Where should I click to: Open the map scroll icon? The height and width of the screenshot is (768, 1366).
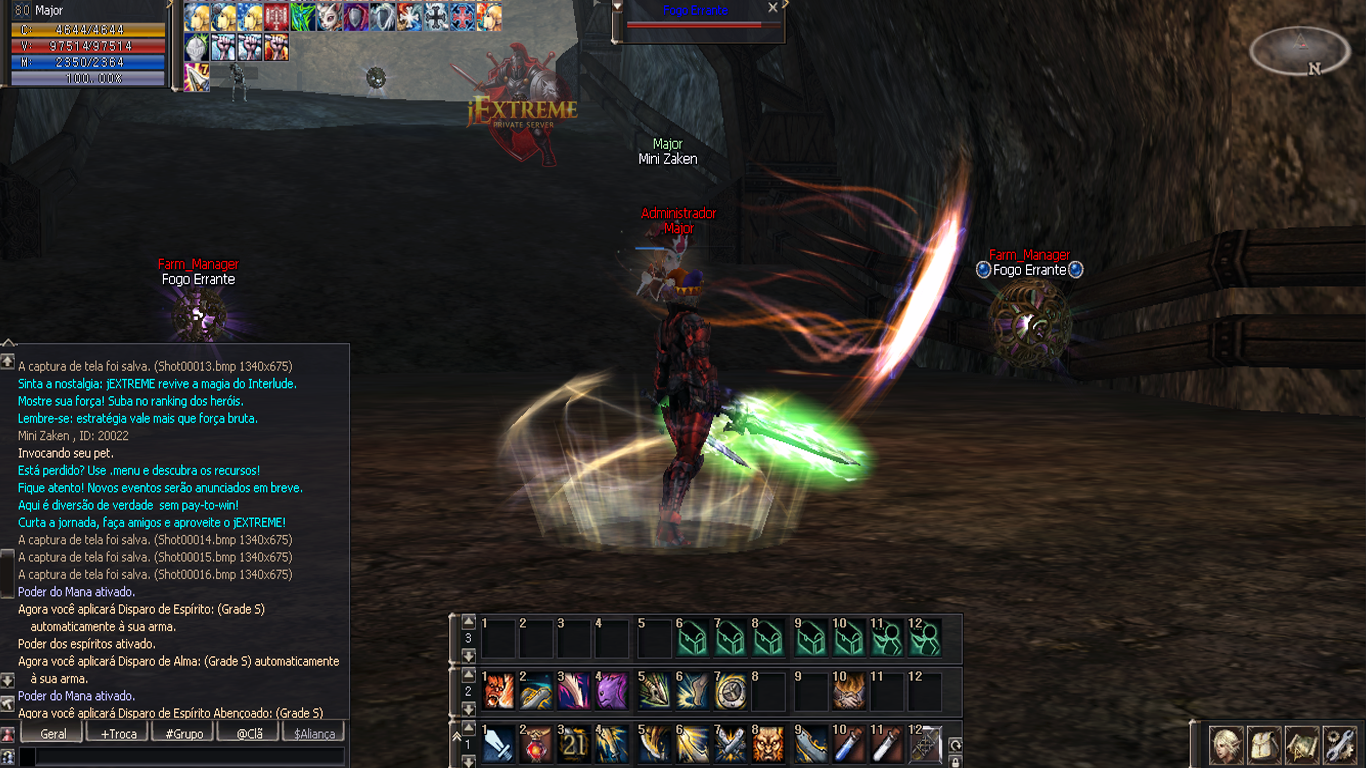(1302, 745)
